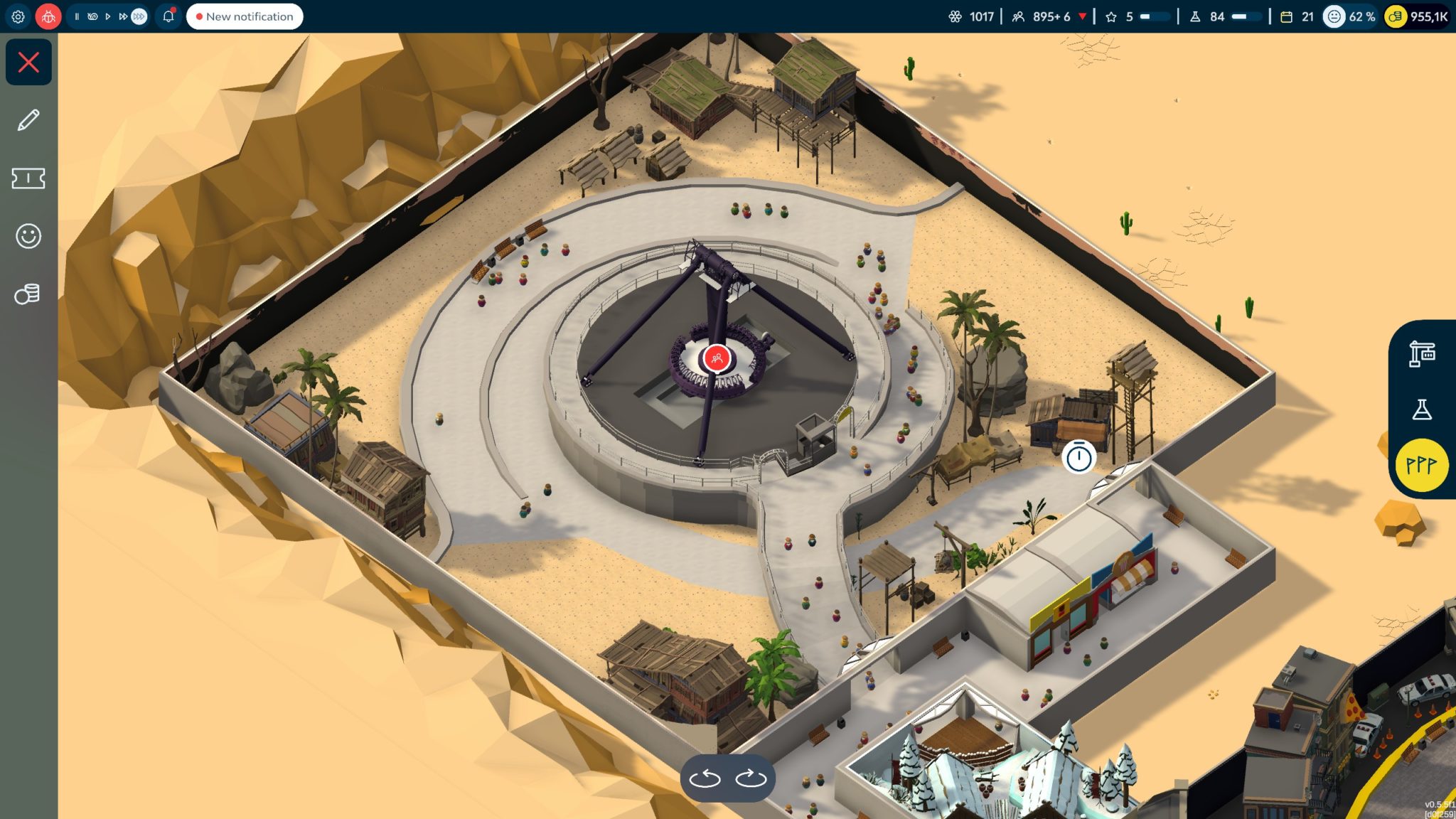Show the smiley guest satisfaction panel
Viewport: 1456px width, 819px height.
(28, 236)
